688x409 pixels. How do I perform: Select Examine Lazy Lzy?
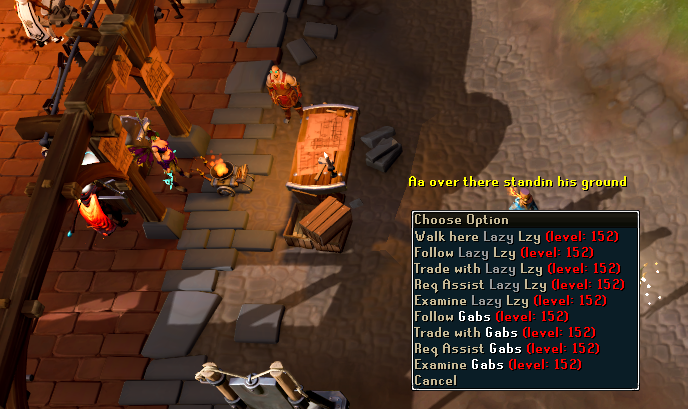click(x=510, y=301)
